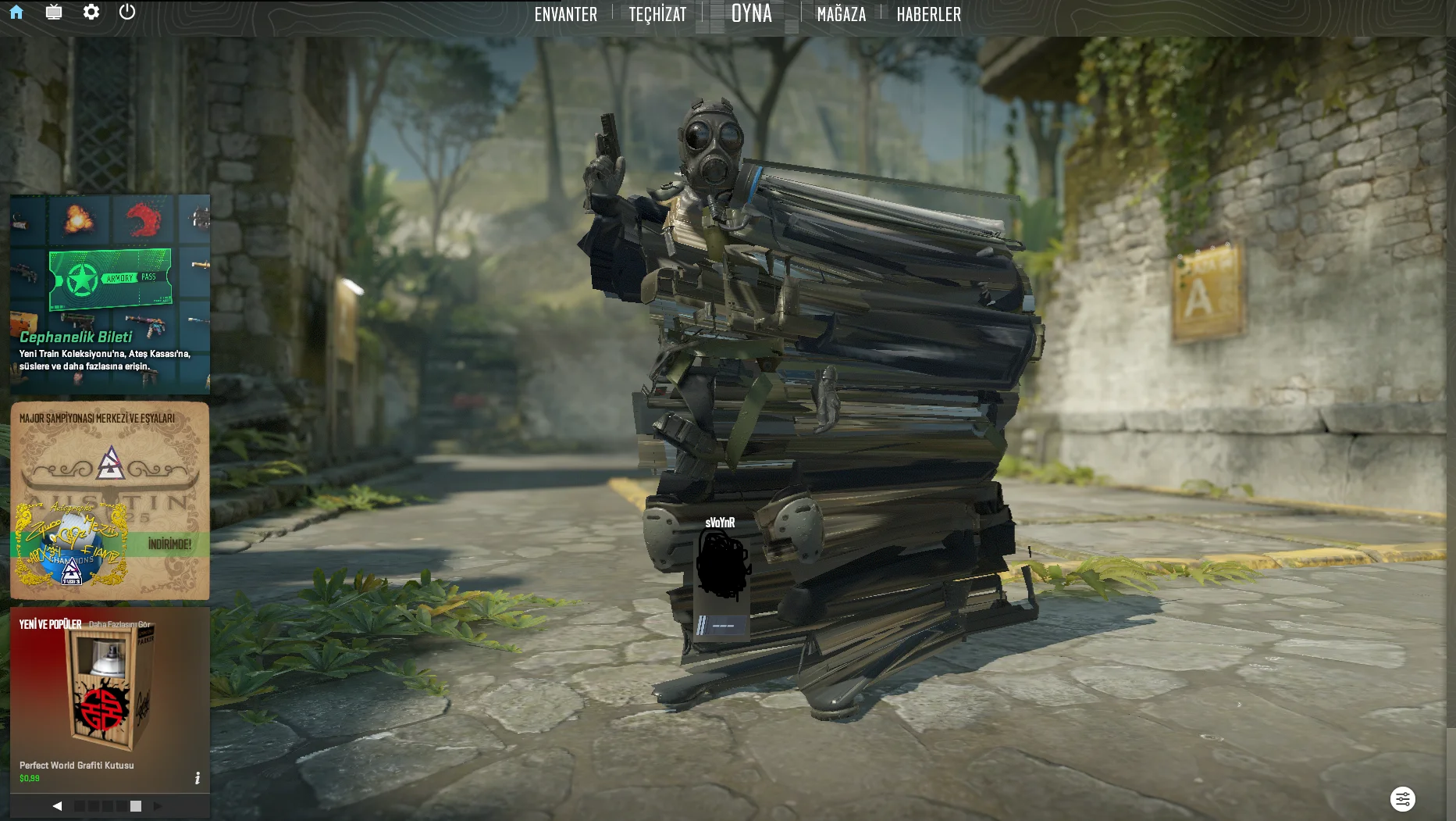Screen dimensions: 1456x821
Task: Open the Cephanelik Bileti armory pass banner
Action: [x=109, y=293]
